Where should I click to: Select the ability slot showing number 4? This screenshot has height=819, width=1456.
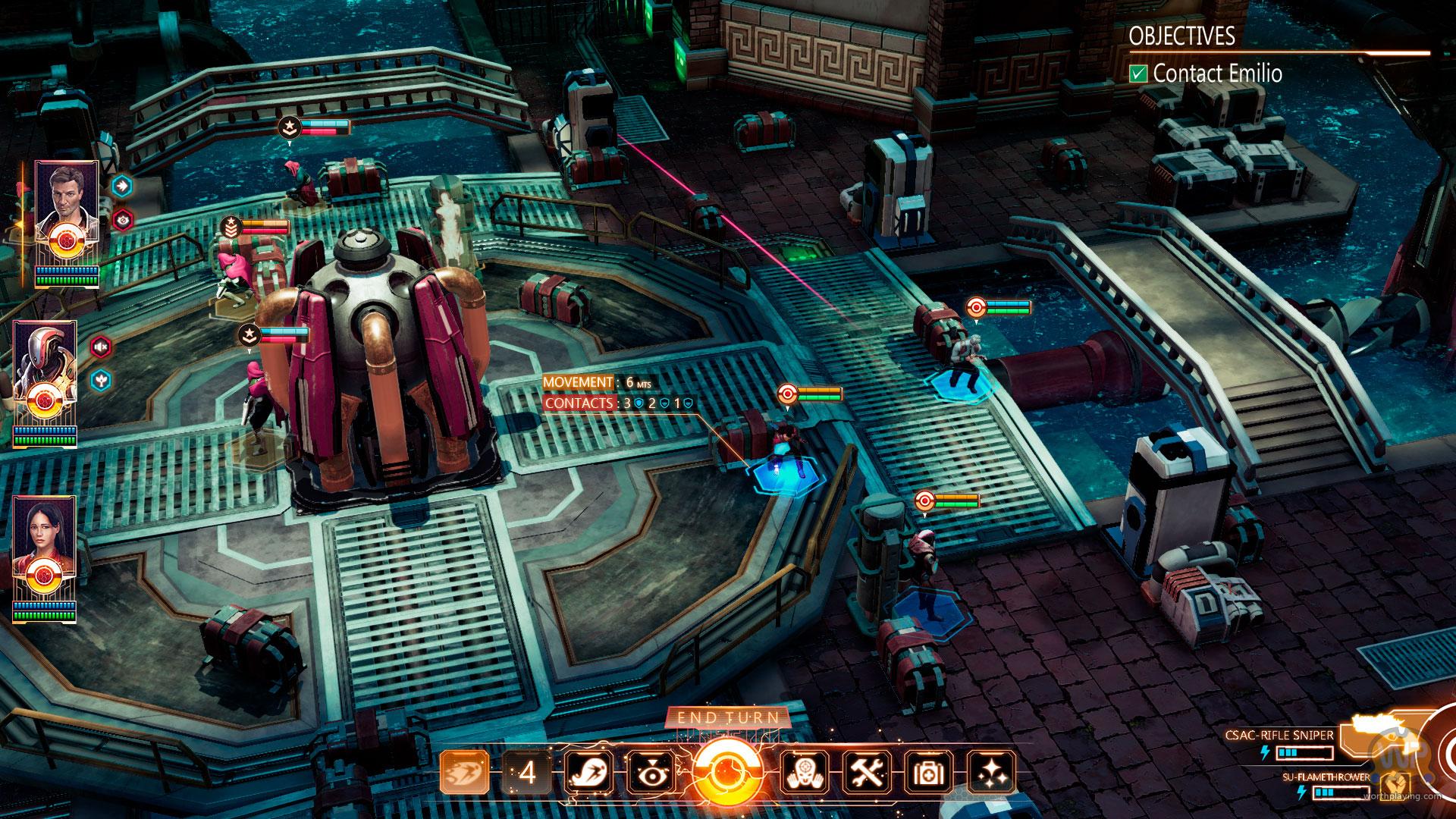tap(527, 773)
